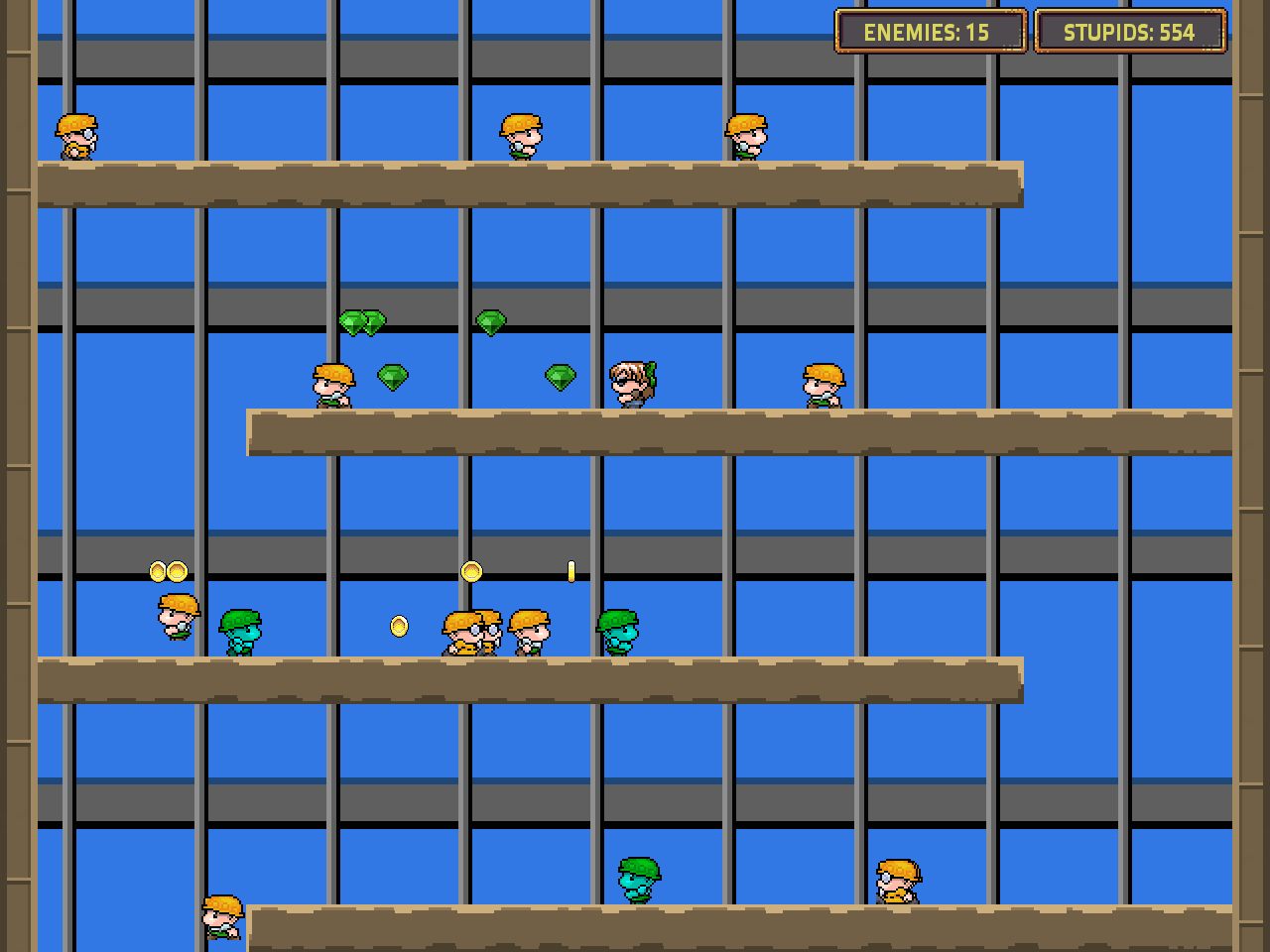
Task: Click the green gem floating left of center
Action: [392, 378]
